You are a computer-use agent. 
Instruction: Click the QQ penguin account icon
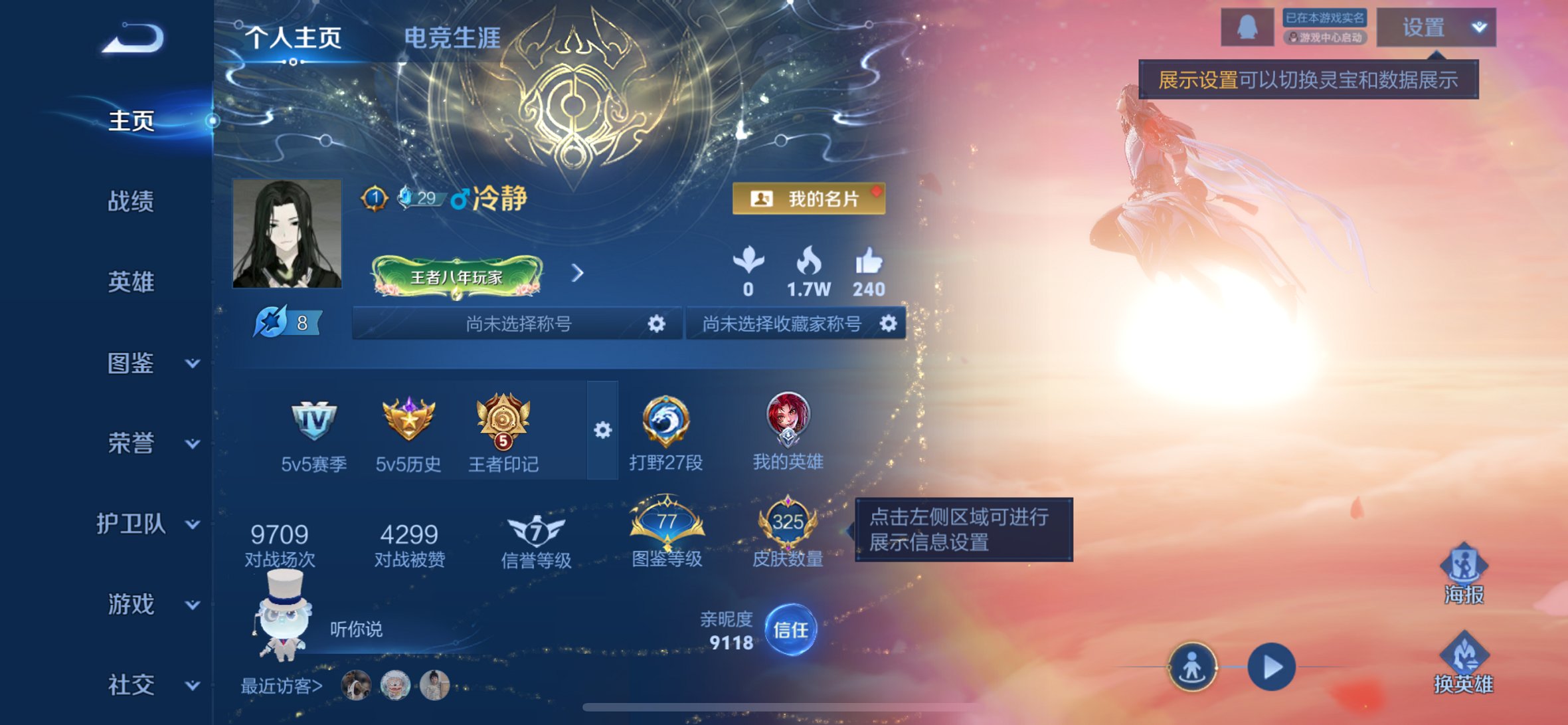point(1247,28)
